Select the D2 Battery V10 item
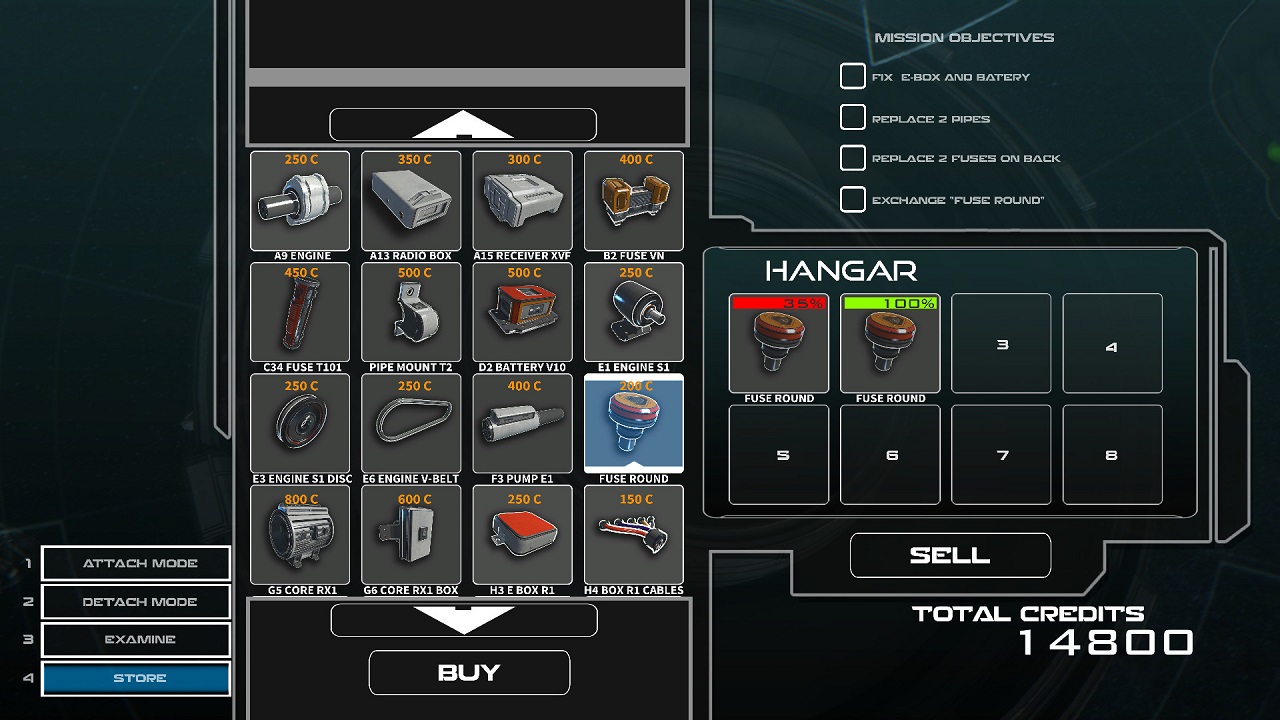This screenshot has height=720, width=1280. coord(523,312)
